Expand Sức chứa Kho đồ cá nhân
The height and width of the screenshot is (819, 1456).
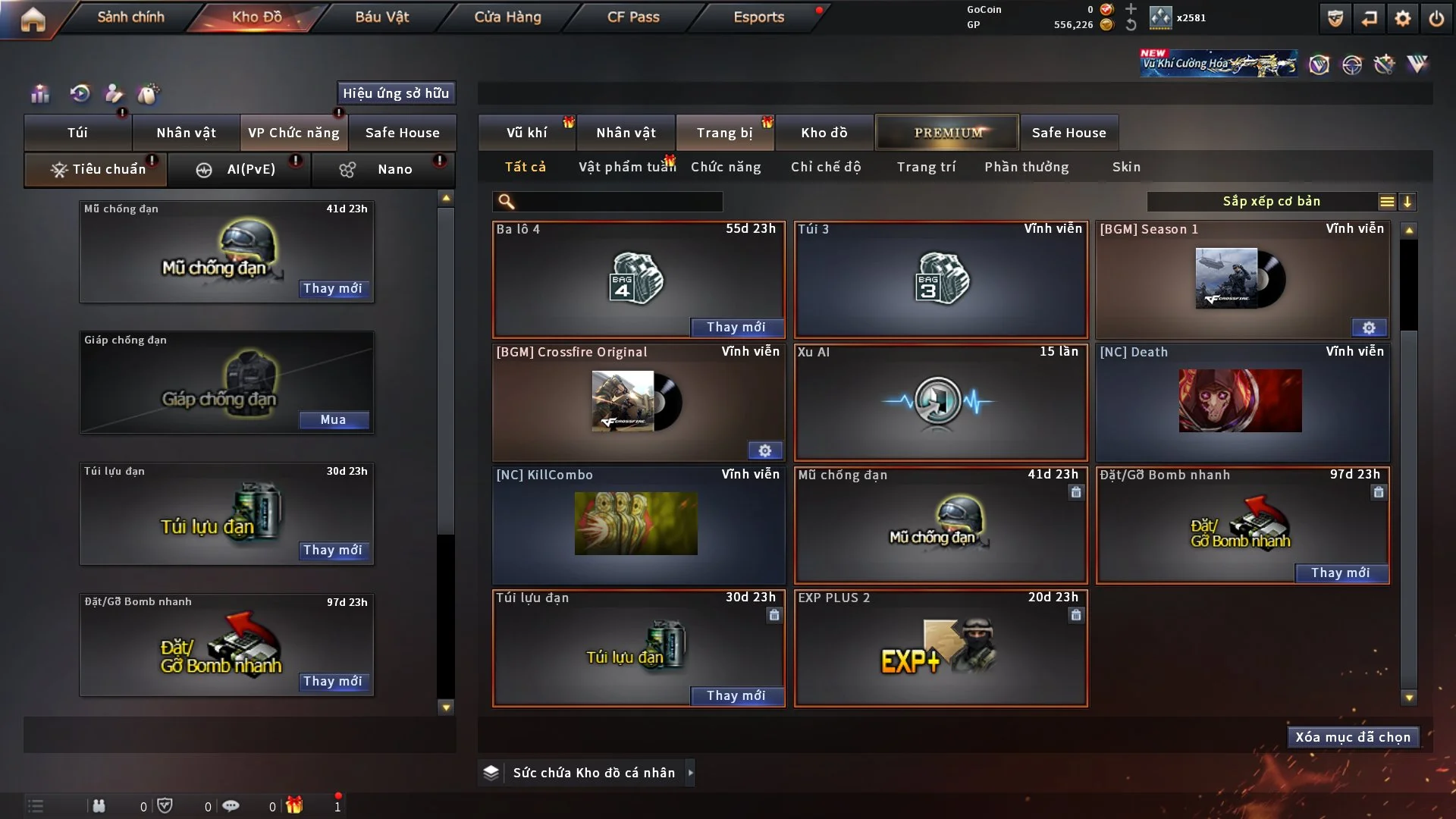[x=690, y=773]
